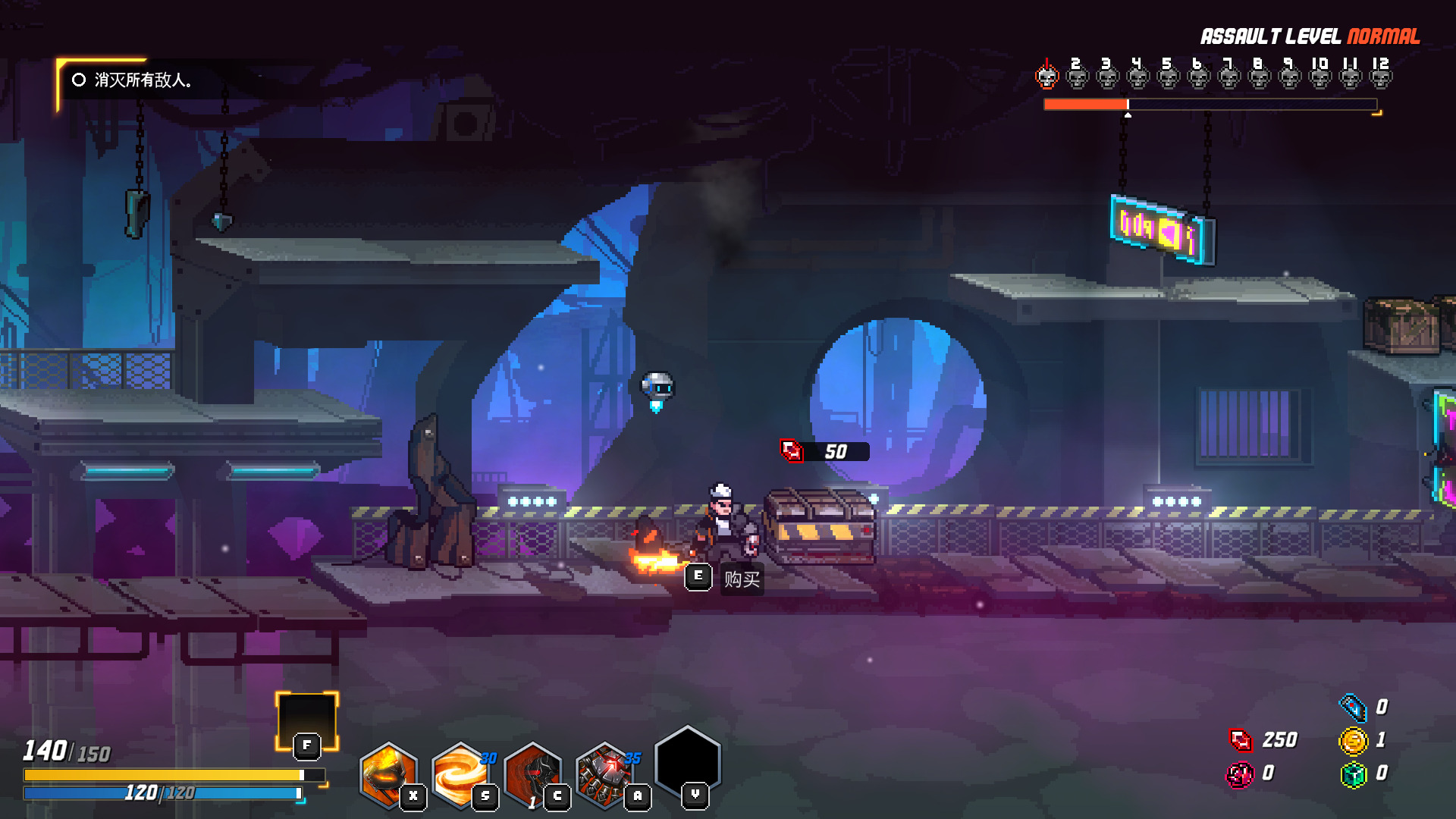Activate the spiked armor shield skill
Screen dimensions: 1456x819
coord(604,773)
